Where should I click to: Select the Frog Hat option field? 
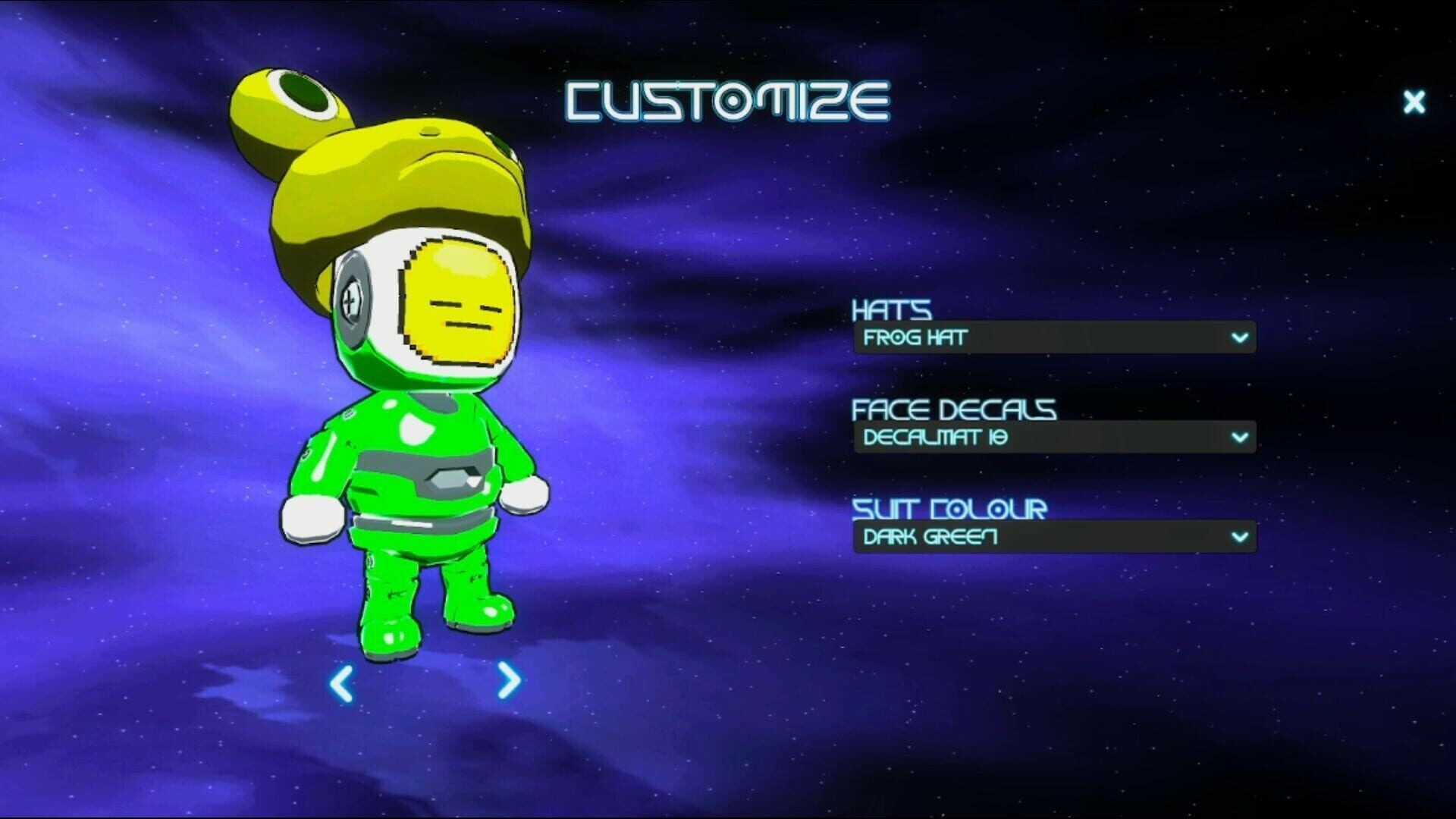pos(1054,339)
